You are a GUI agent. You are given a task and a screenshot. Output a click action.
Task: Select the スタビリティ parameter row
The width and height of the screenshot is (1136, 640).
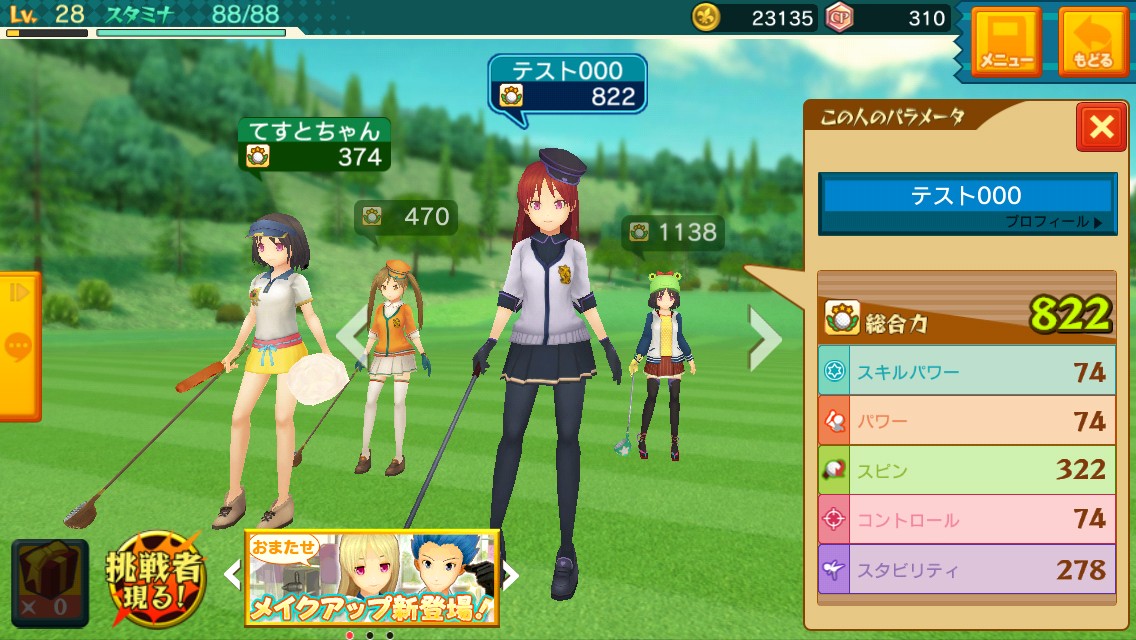pyautogui.click(x=966, y=570)
